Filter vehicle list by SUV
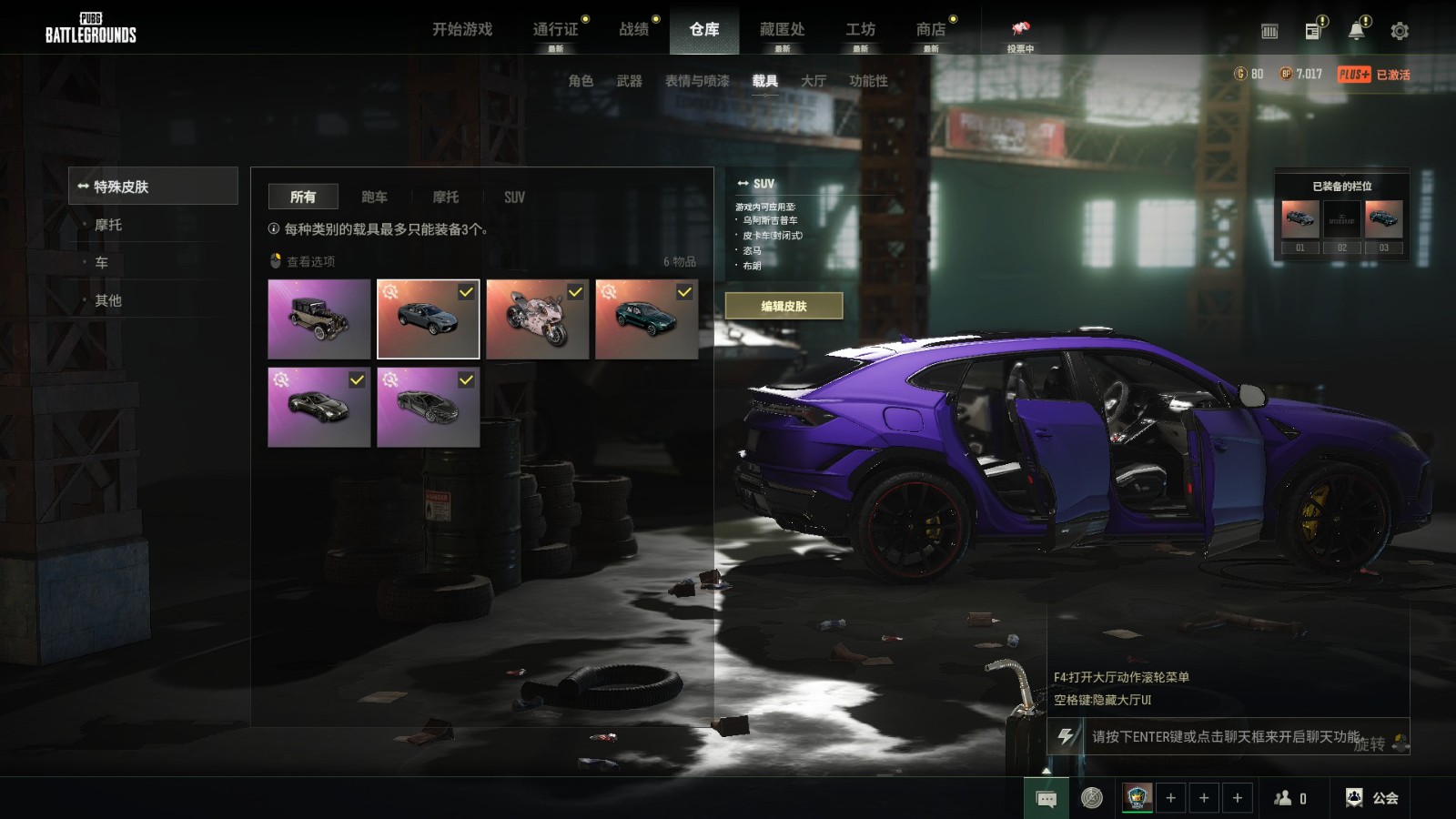Screen dimensions: 1456x819 coord(514,197)
